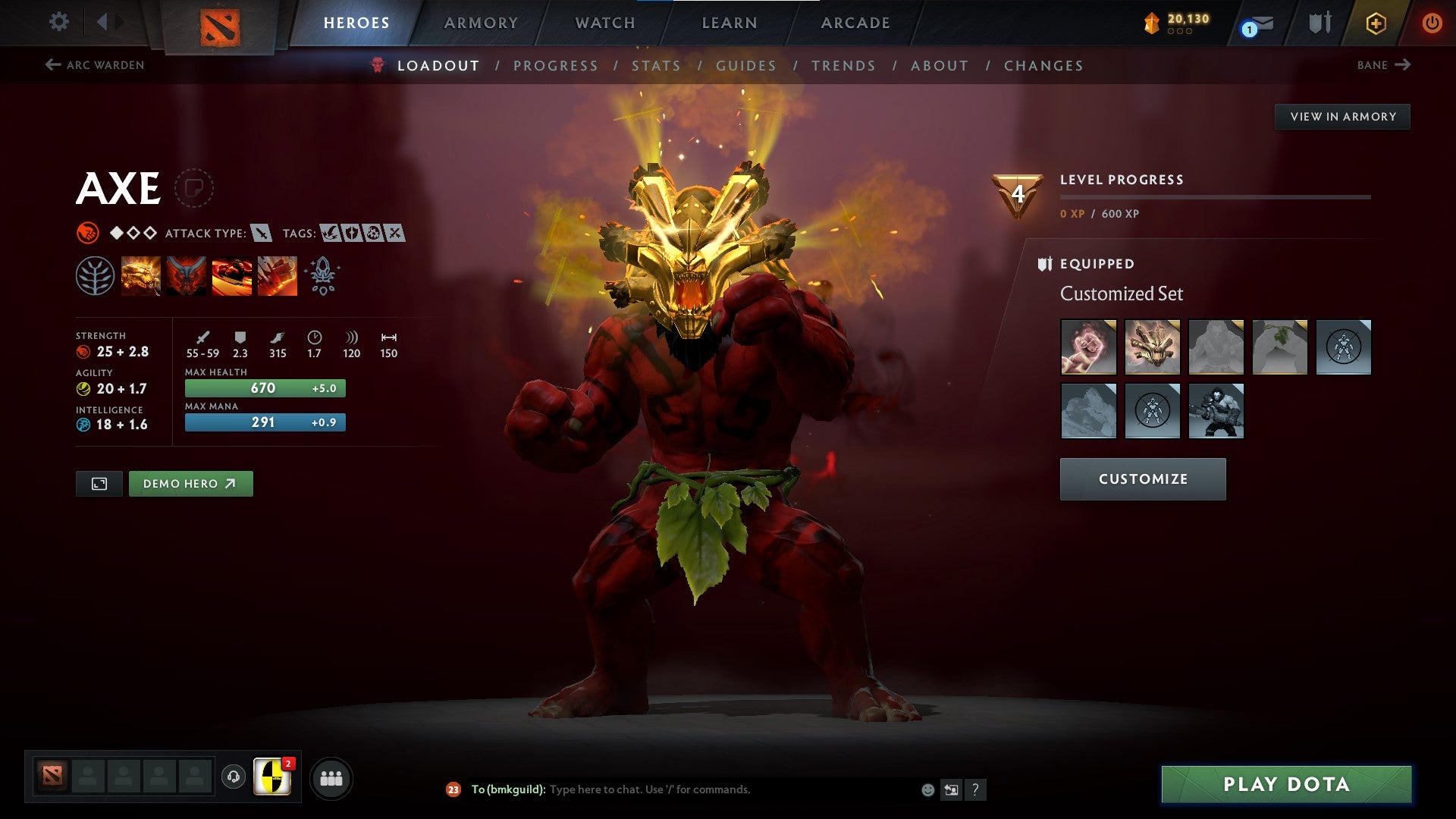Open Axe's talent tree icon

[x=94, y=275]
